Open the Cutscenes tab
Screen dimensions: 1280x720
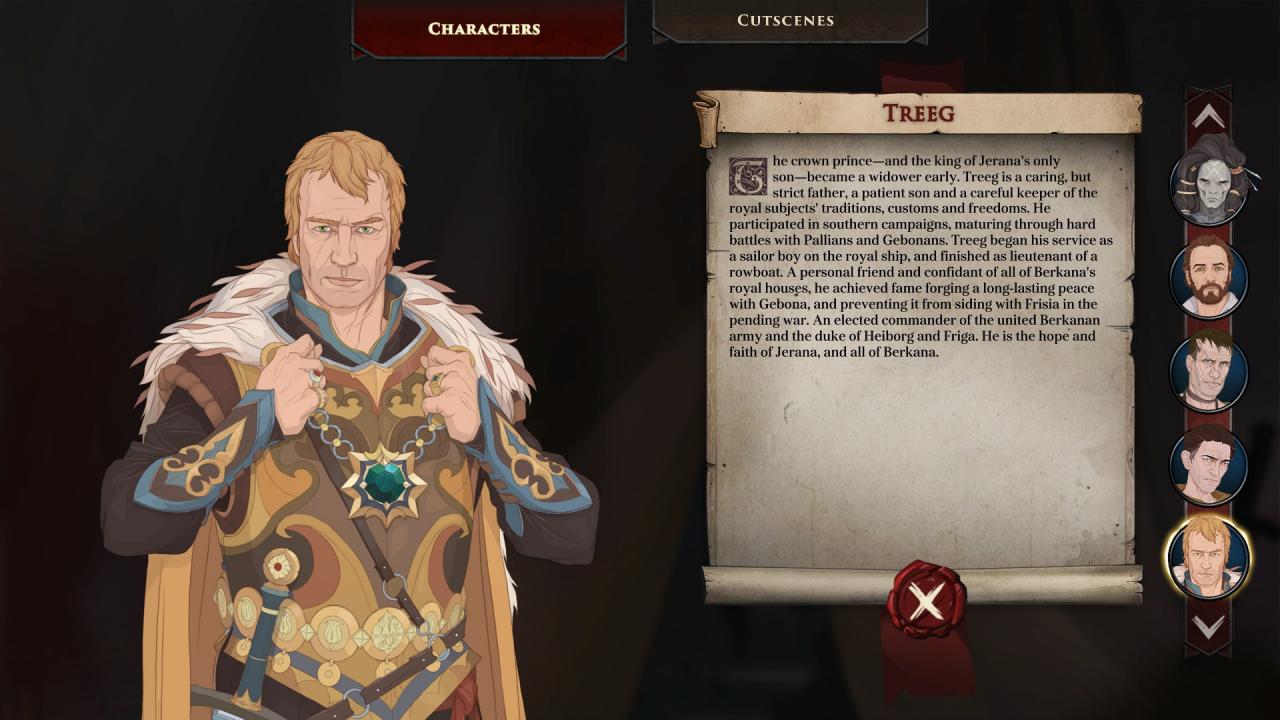[x=785, y=21]
